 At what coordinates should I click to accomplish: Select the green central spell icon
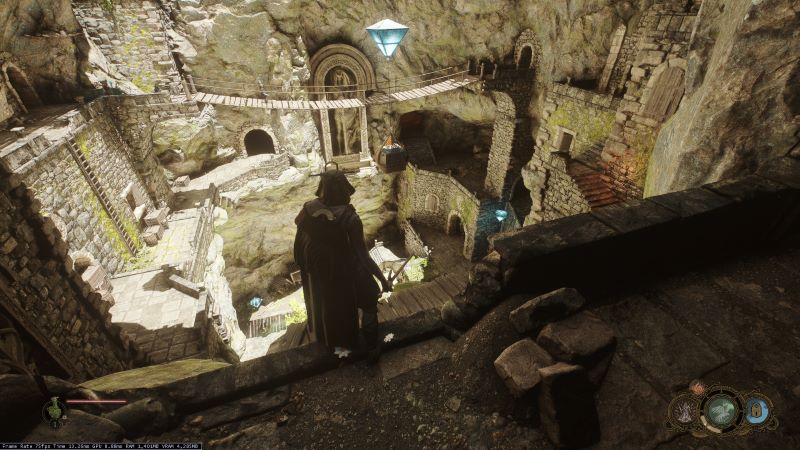(x=721, y=410)
